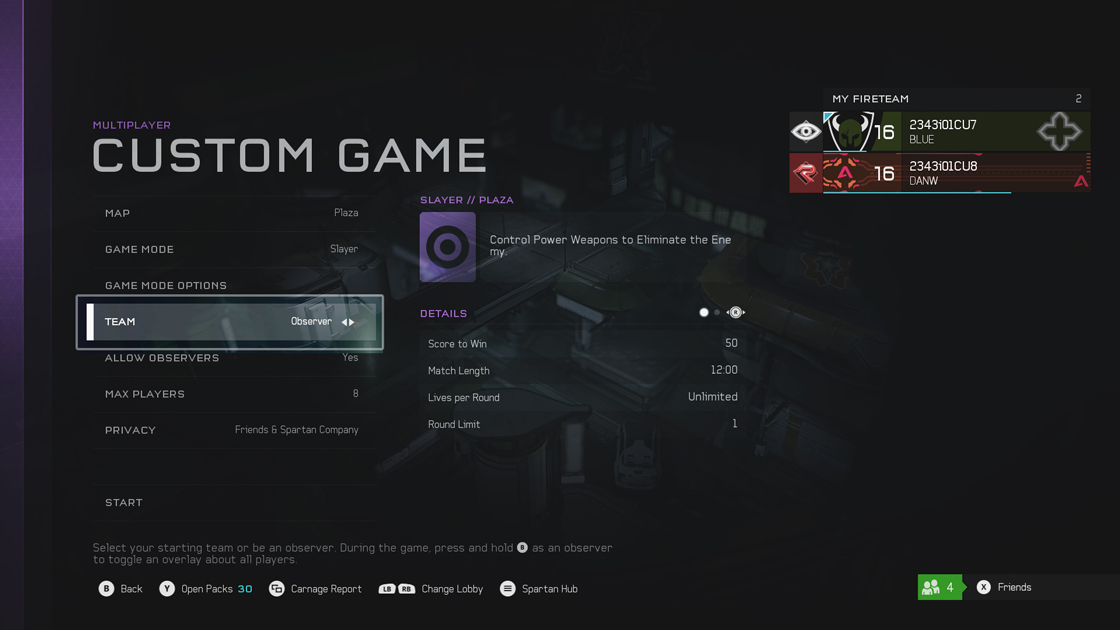
Task: Open Game Mode Options
Action: (x=231, y=285)
